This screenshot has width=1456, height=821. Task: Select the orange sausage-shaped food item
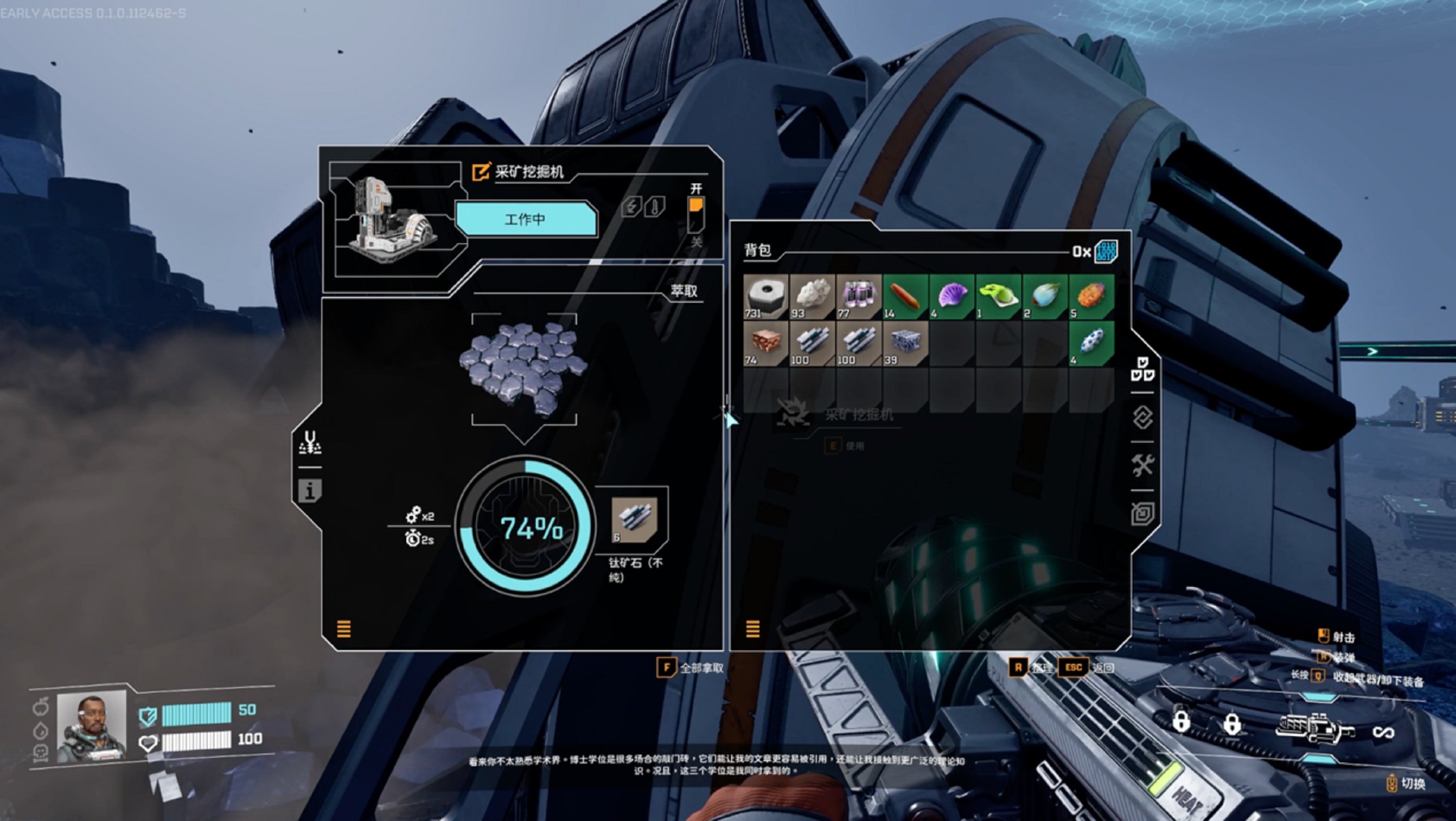coord(906,296)
